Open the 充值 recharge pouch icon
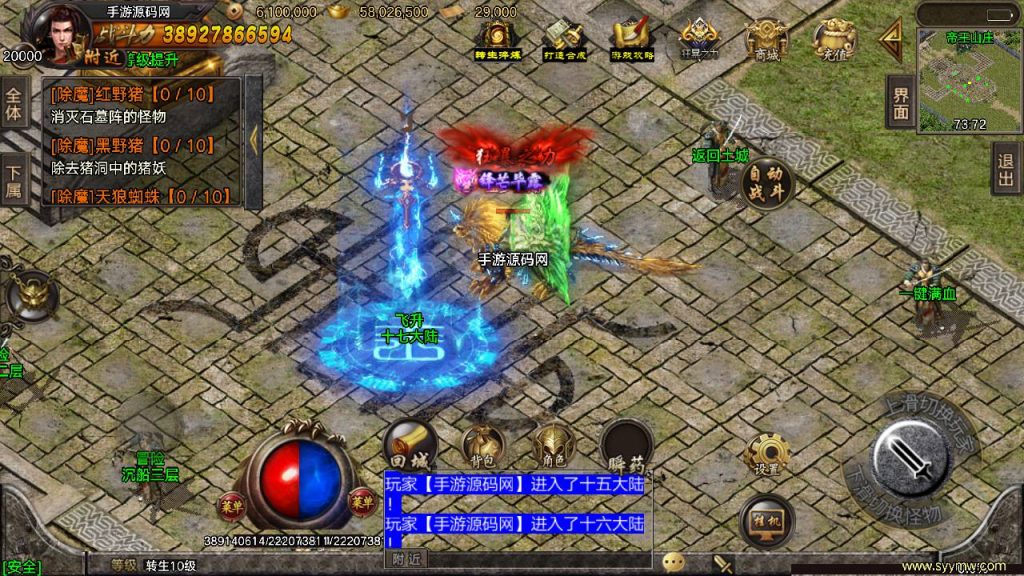Screen dimensions: 1024x576 (x=834, y=40)
